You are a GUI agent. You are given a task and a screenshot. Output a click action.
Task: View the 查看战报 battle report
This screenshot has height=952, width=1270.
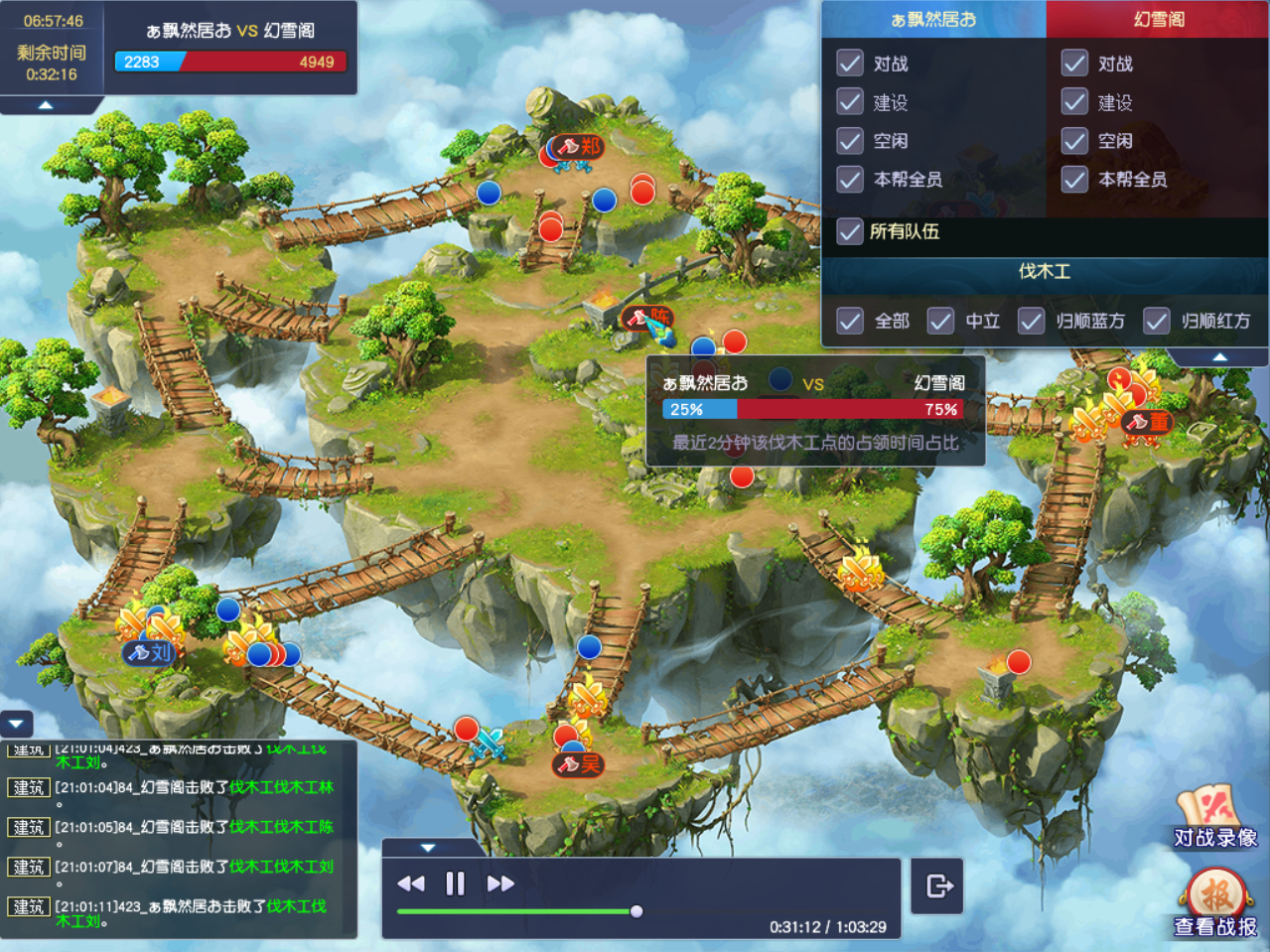pyautogui.click(x=1215, y=904)
